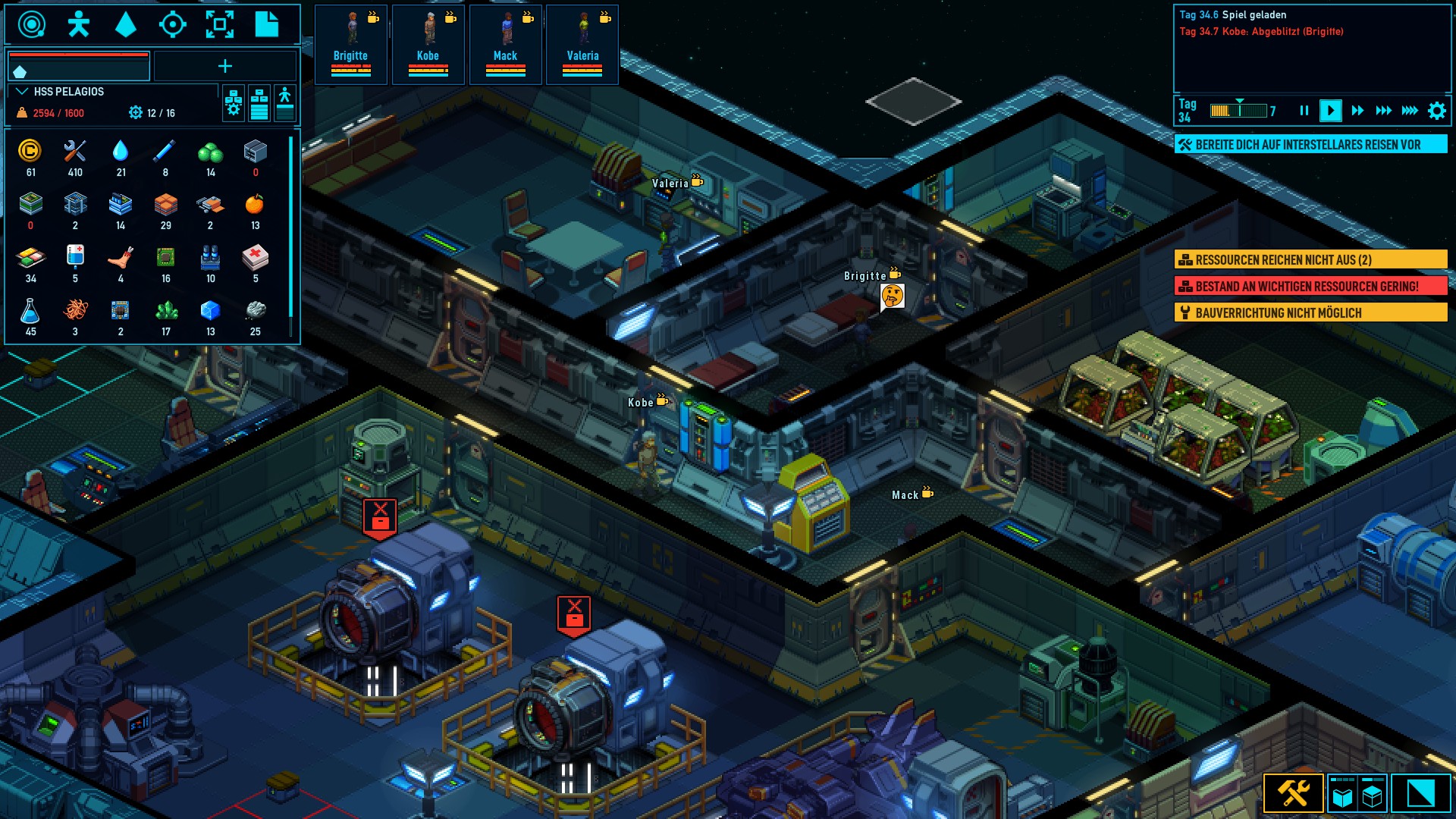The width and height of the screenshot is (1456, 819).
Task: Open the crew management person icon
Action: pyautogui.click(x=78, y=24)
